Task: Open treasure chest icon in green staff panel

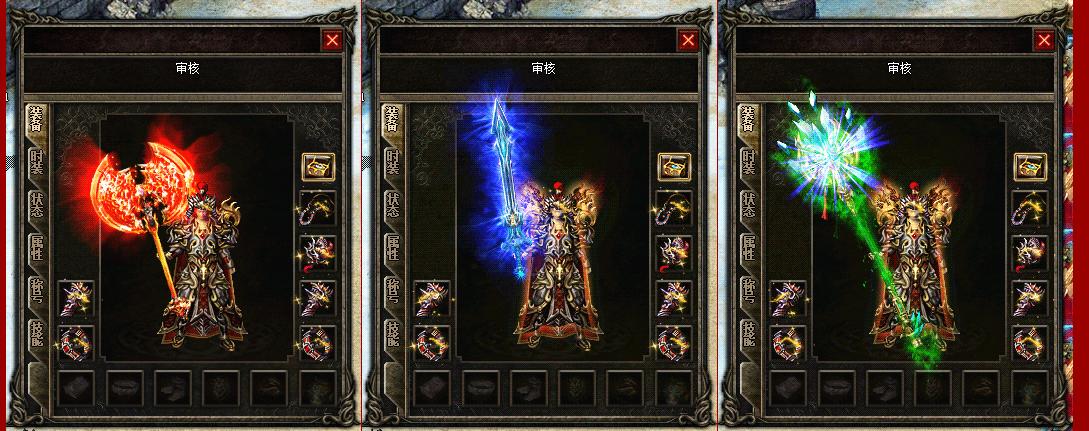Action: (x=1030, y=166)
